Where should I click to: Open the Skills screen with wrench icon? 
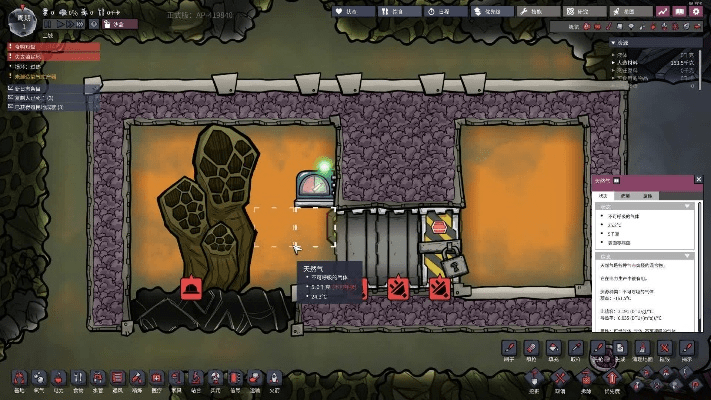[x=536, y=10]
